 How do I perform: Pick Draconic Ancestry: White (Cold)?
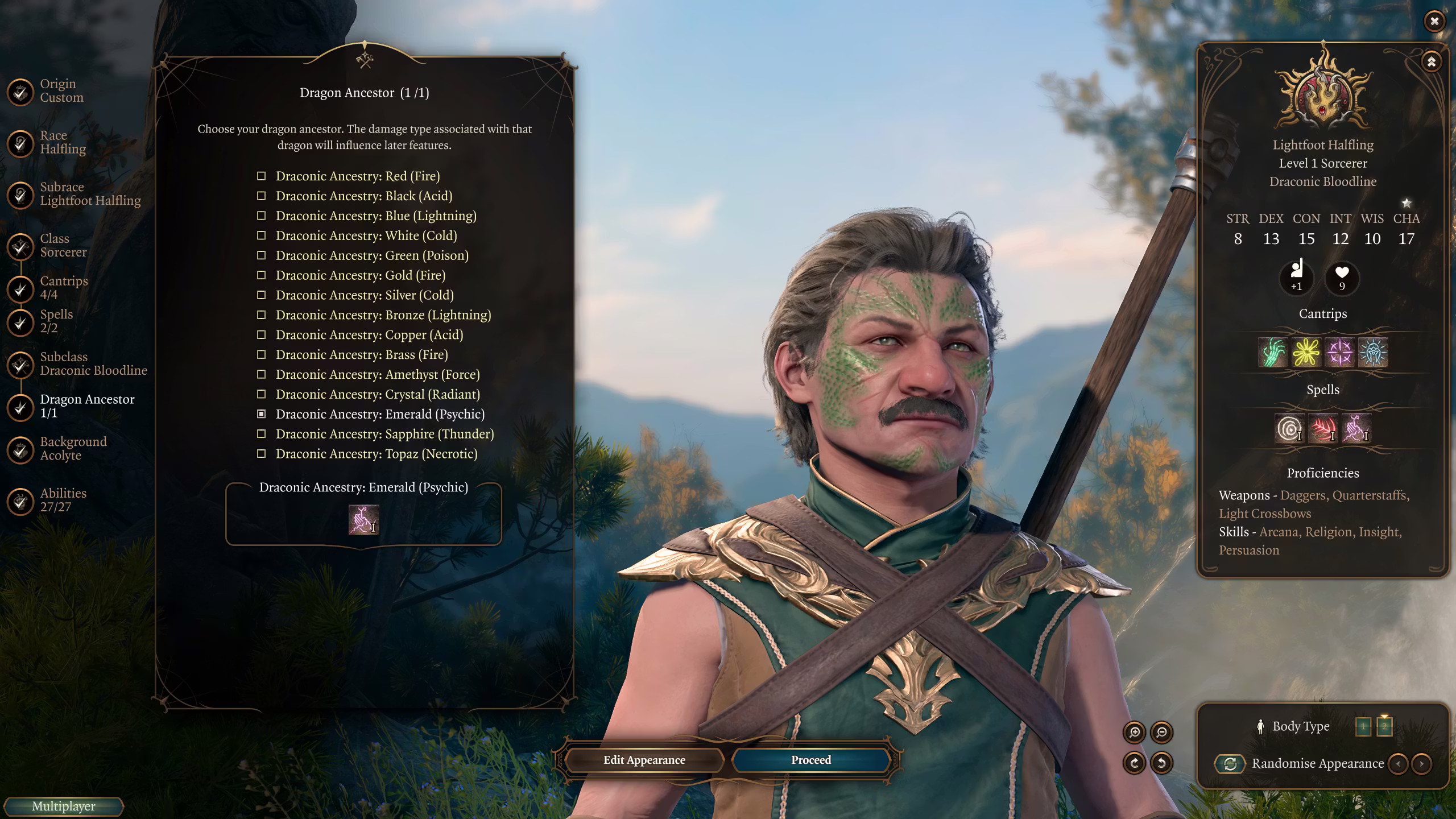click(366, 235)
